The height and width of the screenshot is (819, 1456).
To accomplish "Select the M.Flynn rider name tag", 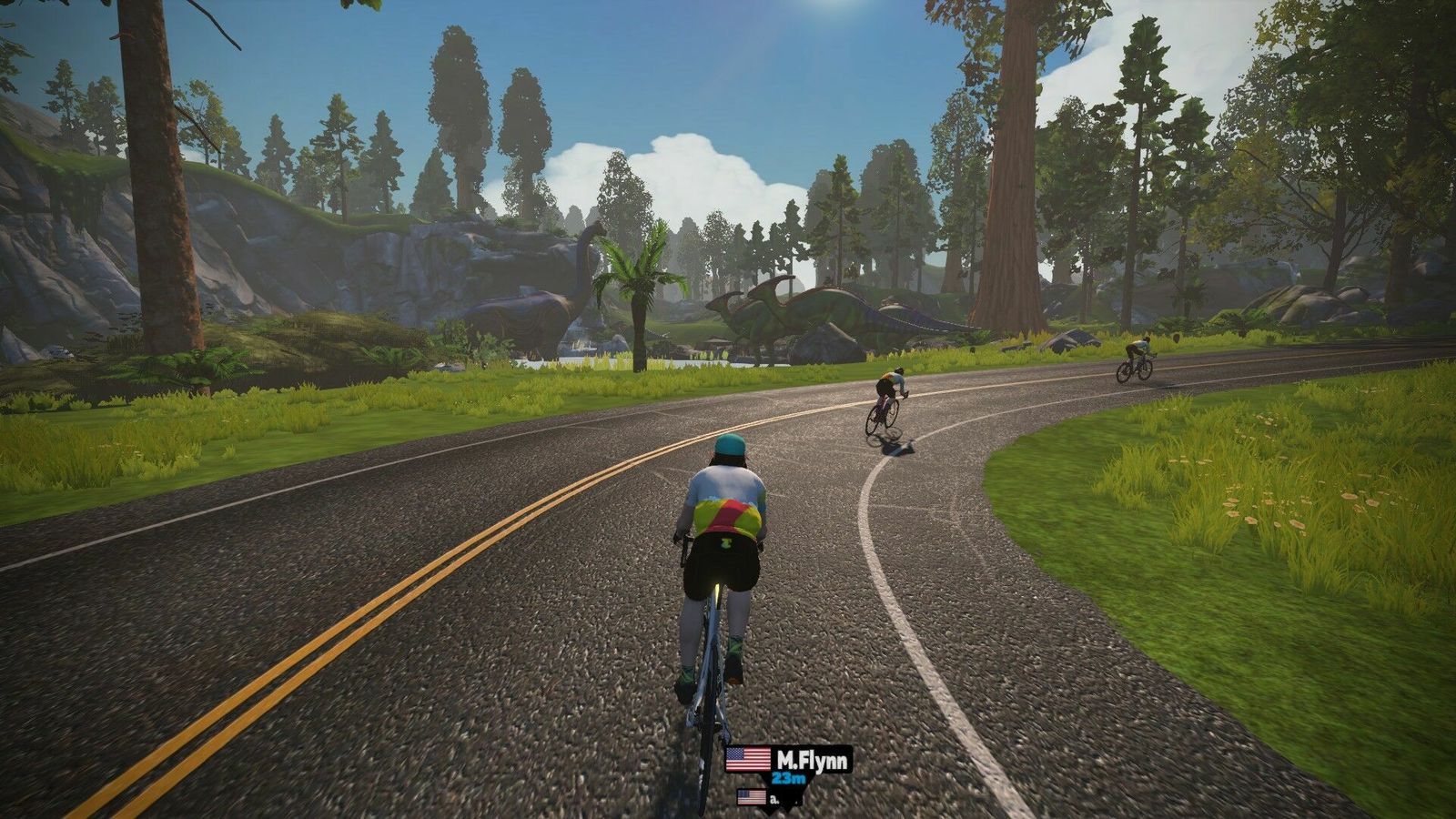I will tap(789, 761).
